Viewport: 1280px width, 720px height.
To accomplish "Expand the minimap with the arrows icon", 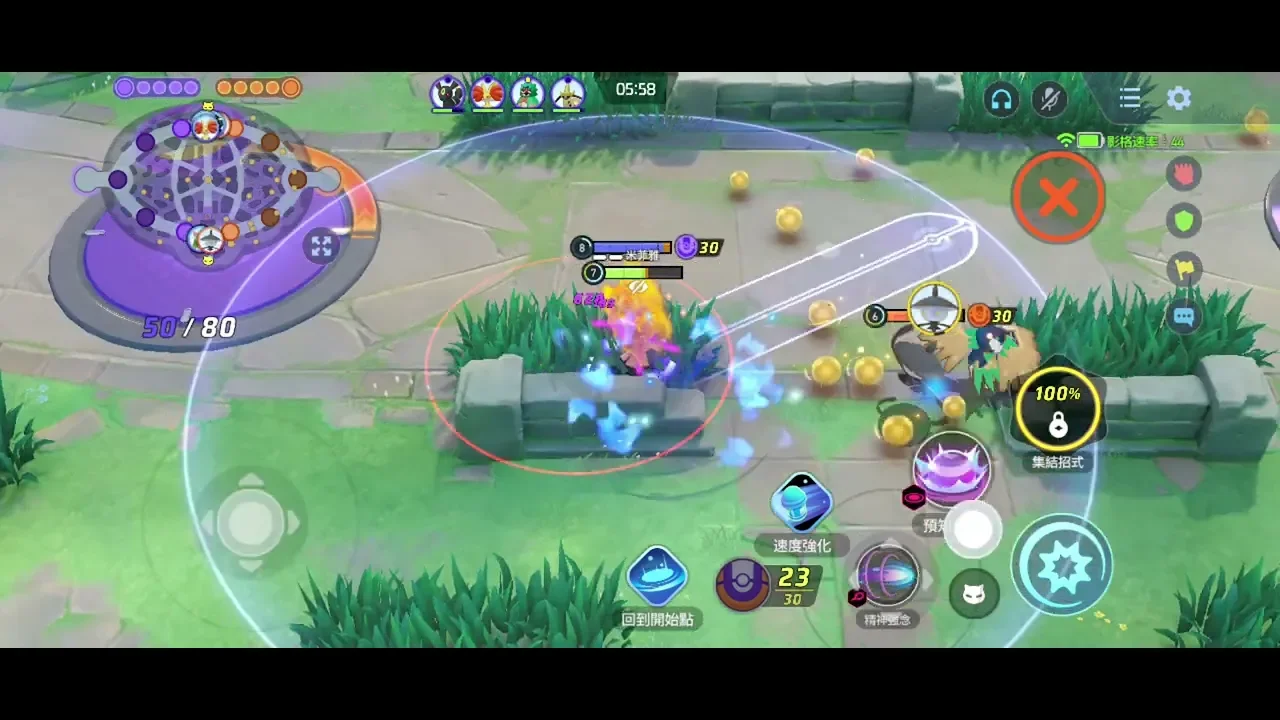I will (x=321, y=246).
